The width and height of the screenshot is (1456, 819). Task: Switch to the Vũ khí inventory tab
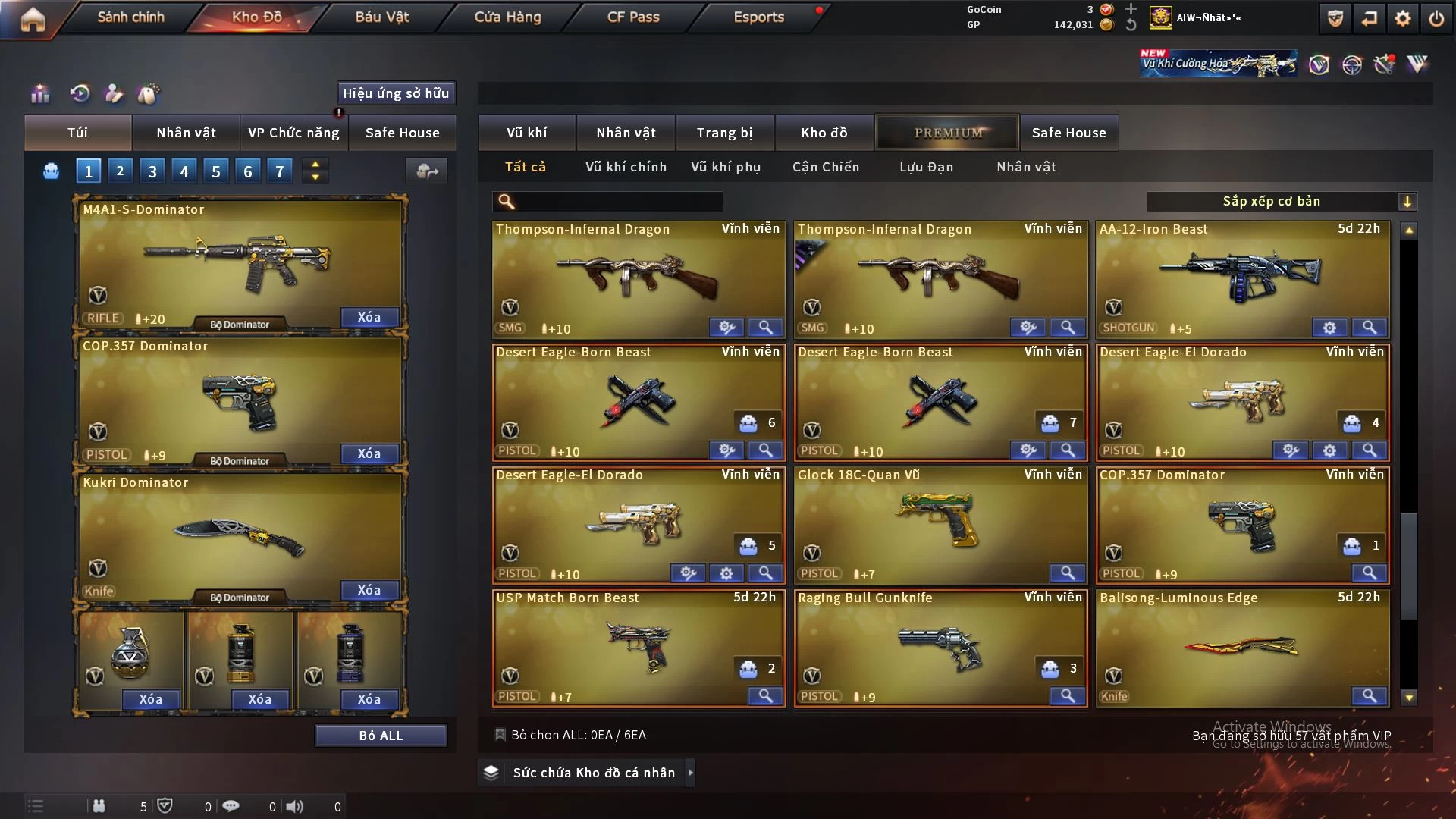[526, 133]
